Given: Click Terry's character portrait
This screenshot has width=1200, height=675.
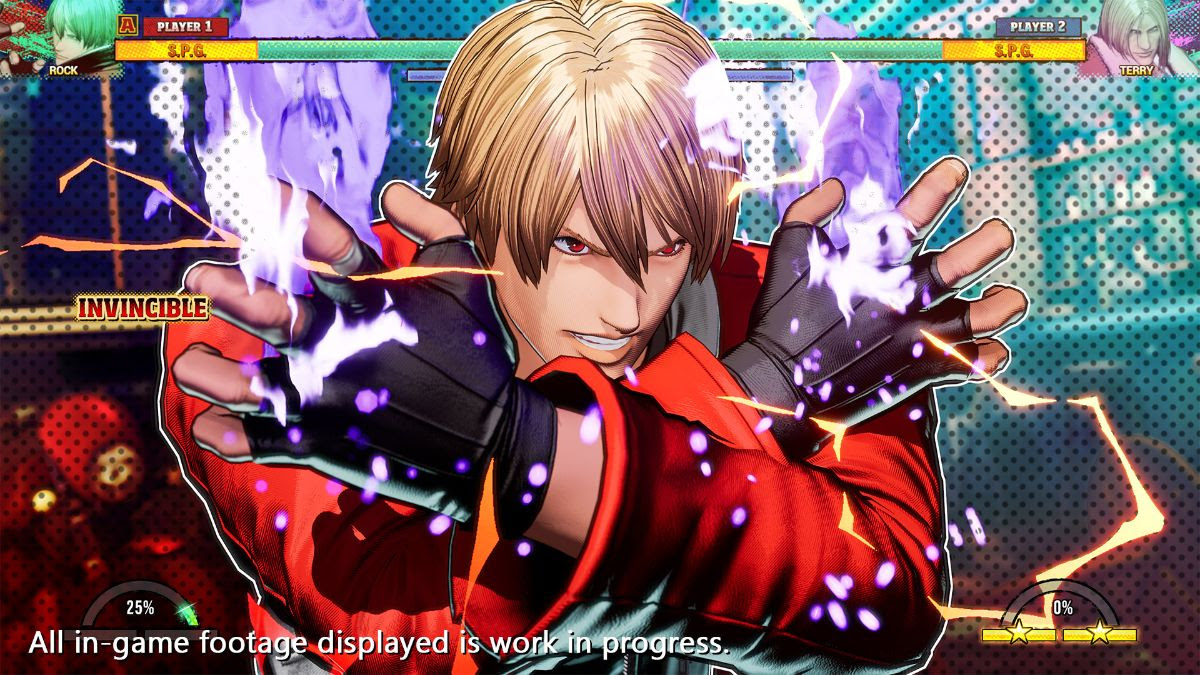Looking at the screenshot, I should tap(1137, 37).
